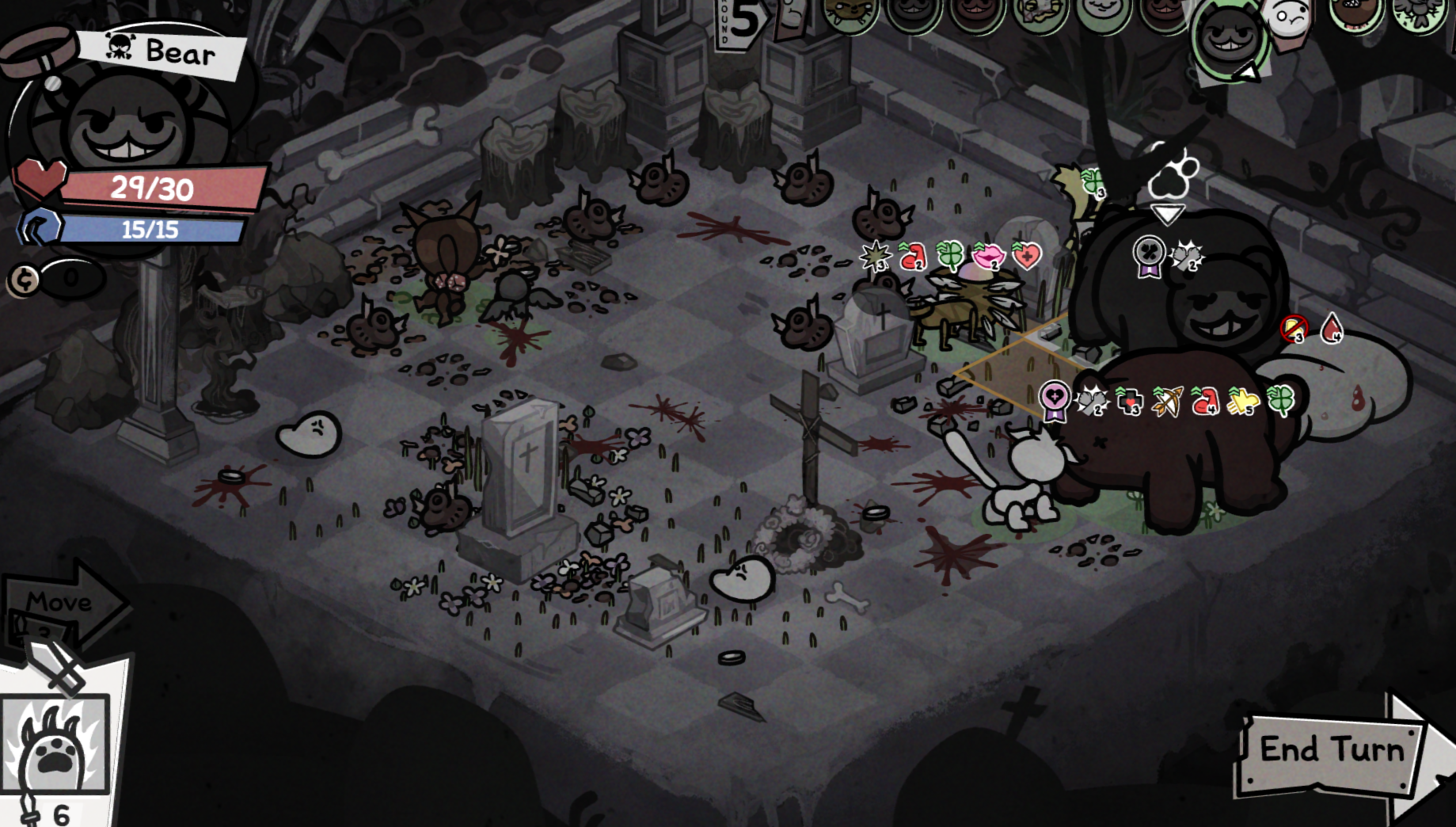Image resolution: width=1456 pixels, height=827 pixels.
Task: Check the yellow stars status icon
Action: coord(1242,402)
